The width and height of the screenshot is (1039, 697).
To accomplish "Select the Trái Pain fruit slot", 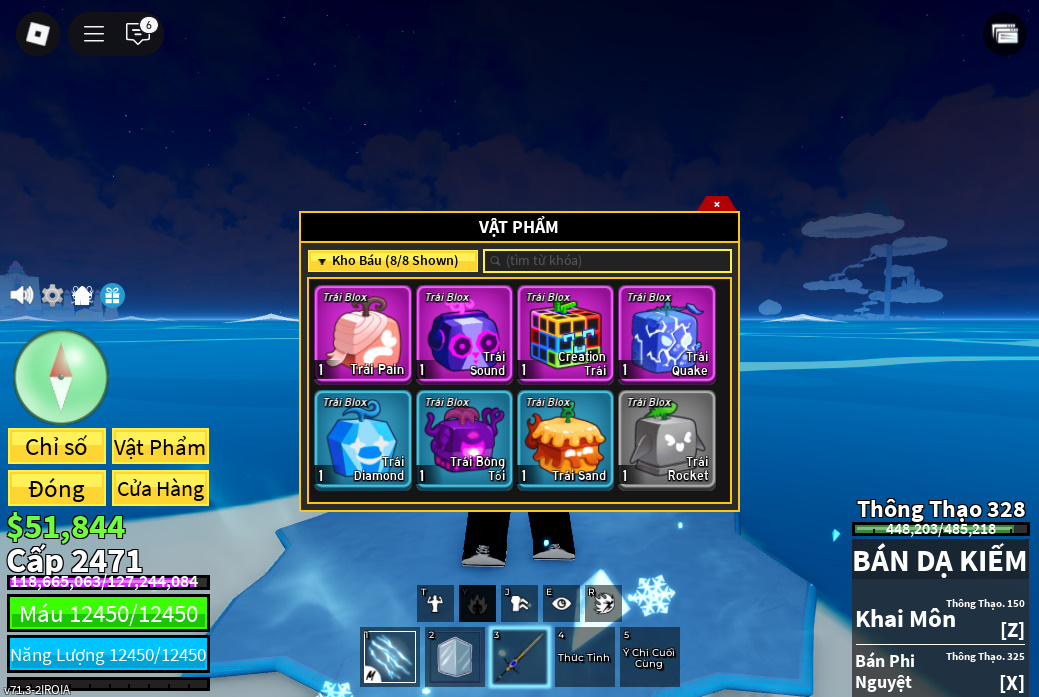I will (363, 333).
